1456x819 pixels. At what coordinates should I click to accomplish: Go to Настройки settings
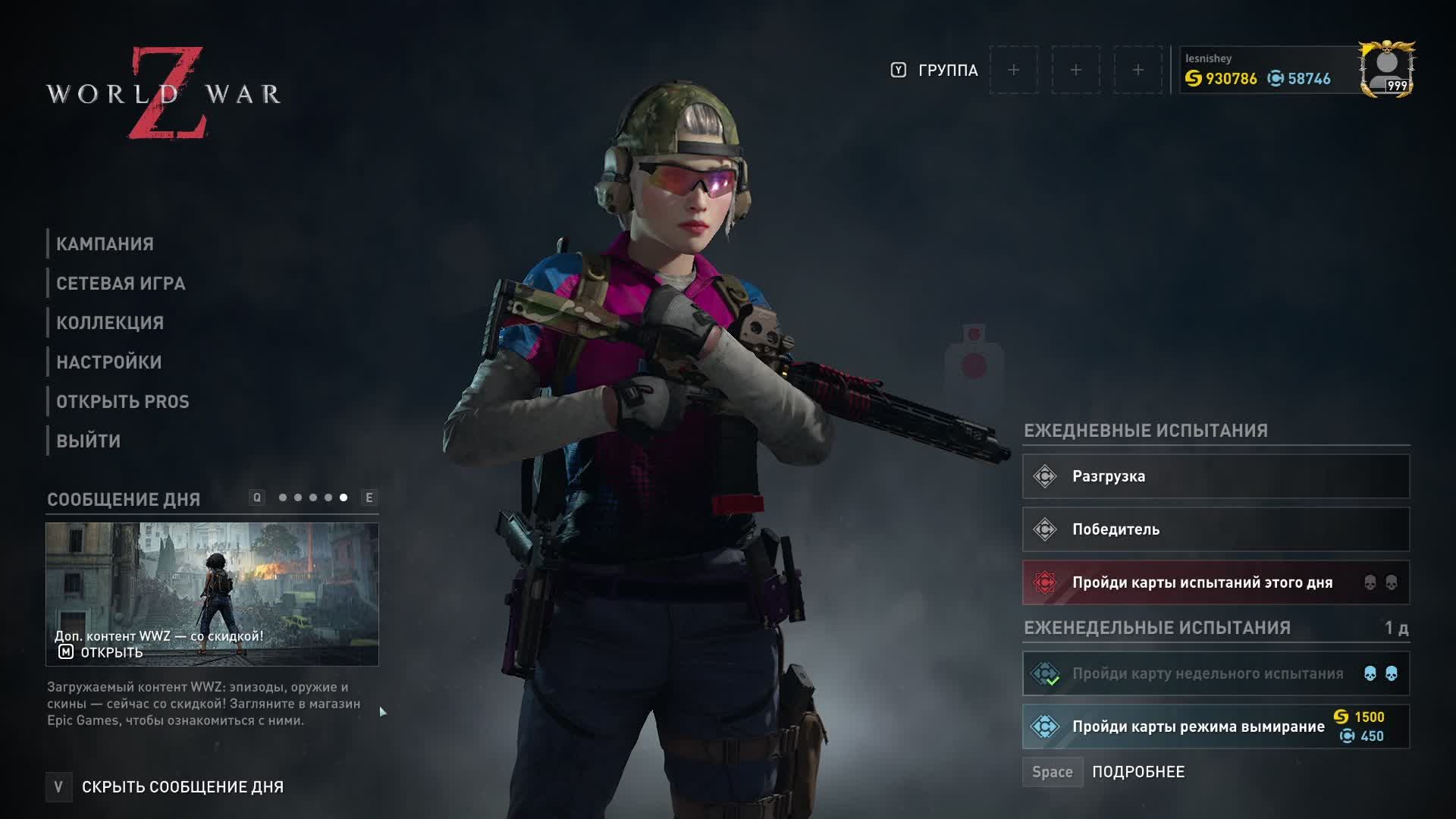[x=109, y=362]
